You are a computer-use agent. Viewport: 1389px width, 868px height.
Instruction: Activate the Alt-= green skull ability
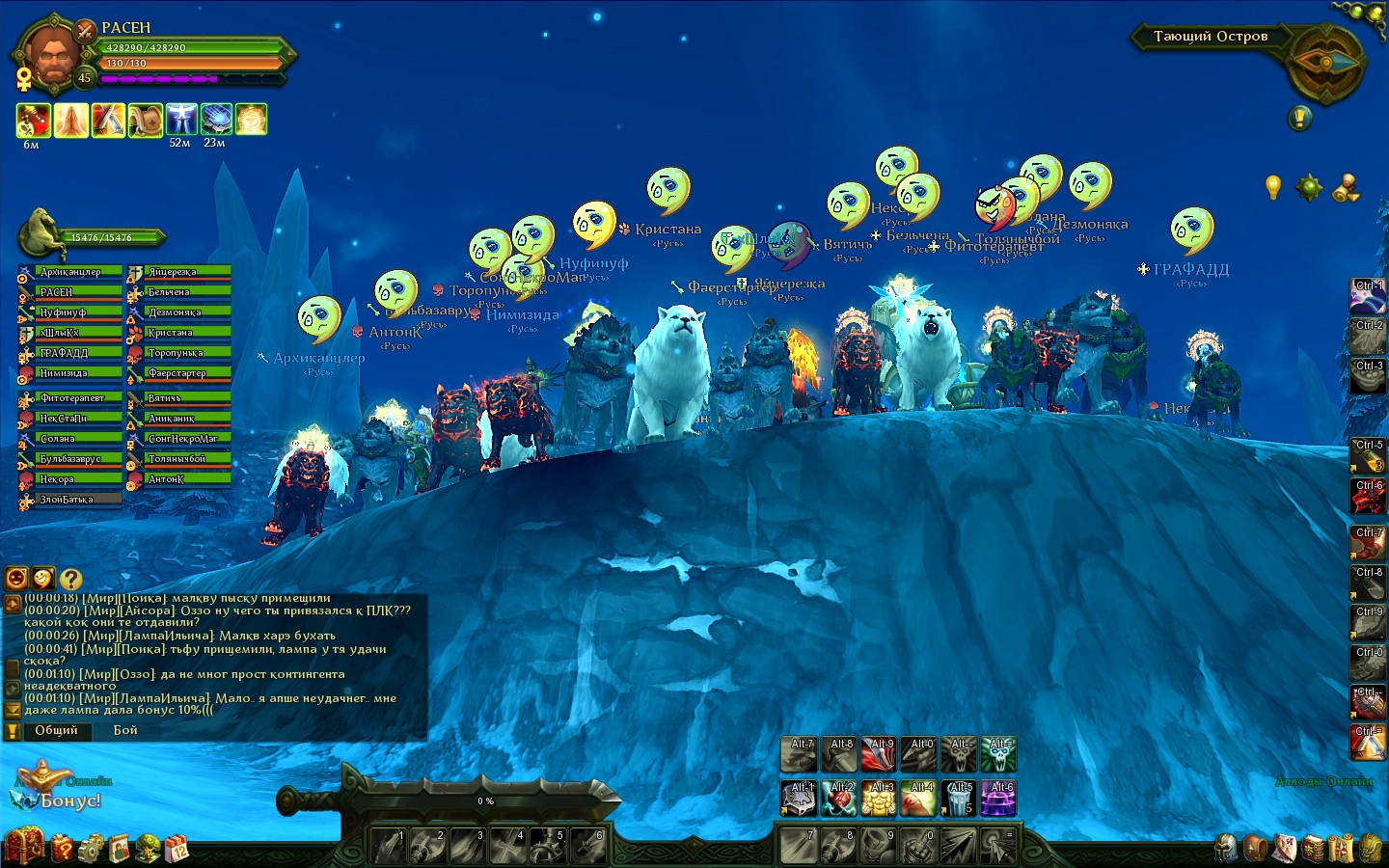(x=998, y=754)
